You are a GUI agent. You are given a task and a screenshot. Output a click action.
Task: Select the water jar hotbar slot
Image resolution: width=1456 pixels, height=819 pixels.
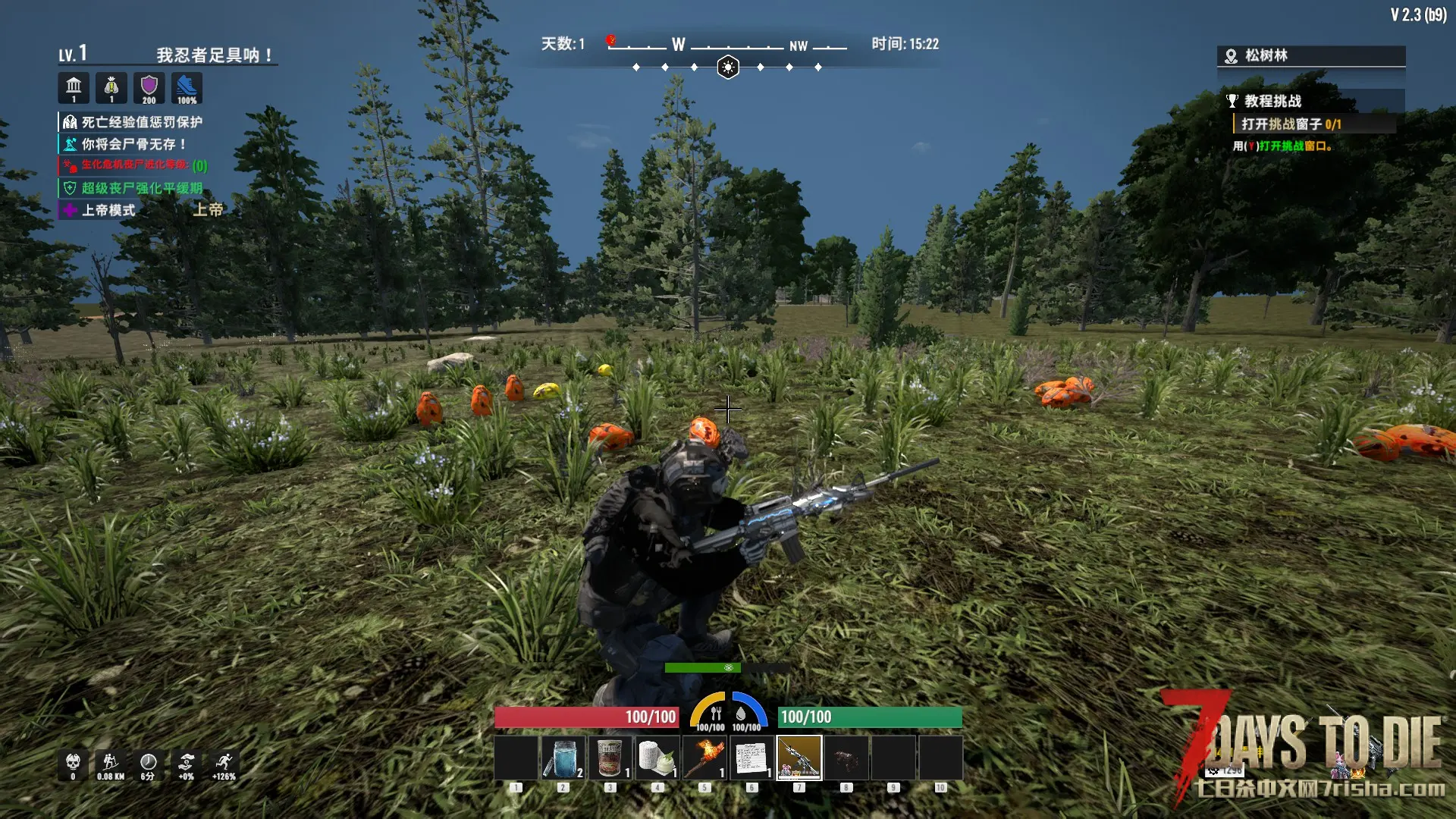pyautogui.click(x=563, y=758)
